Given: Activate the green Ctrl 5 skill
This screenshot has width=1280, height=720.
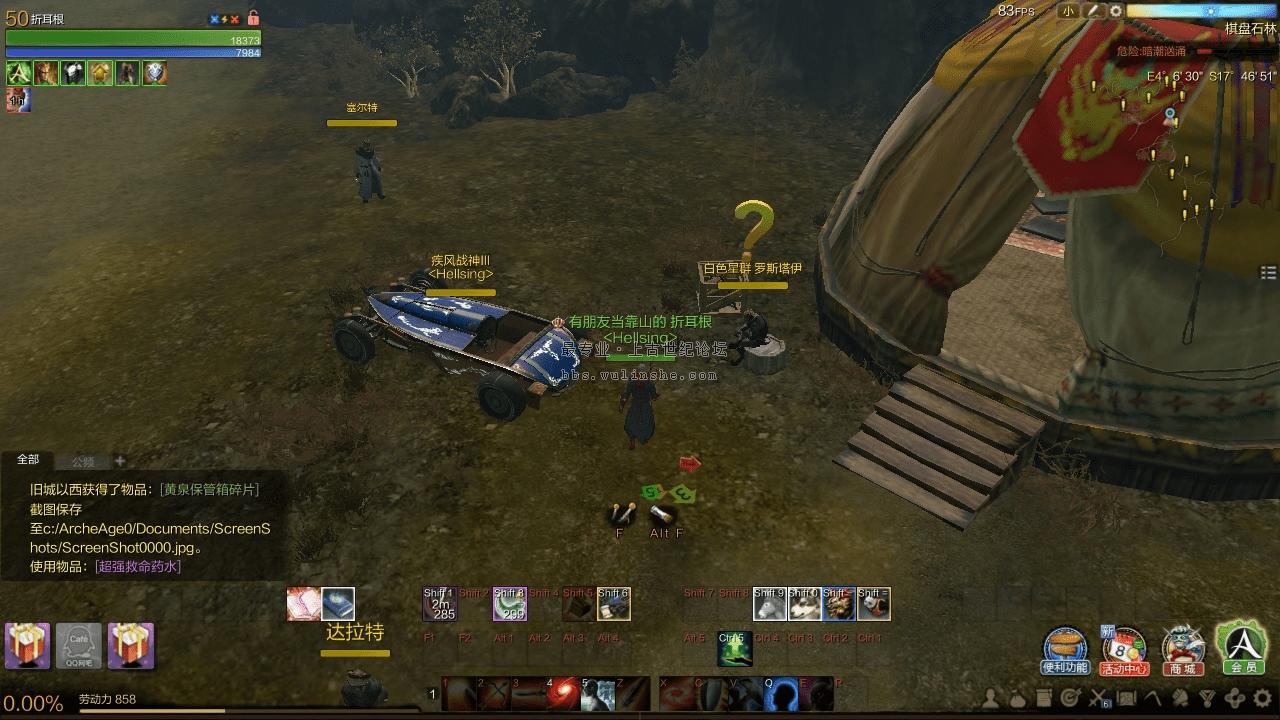Looking at the screenshot, I should coord(734,649).
